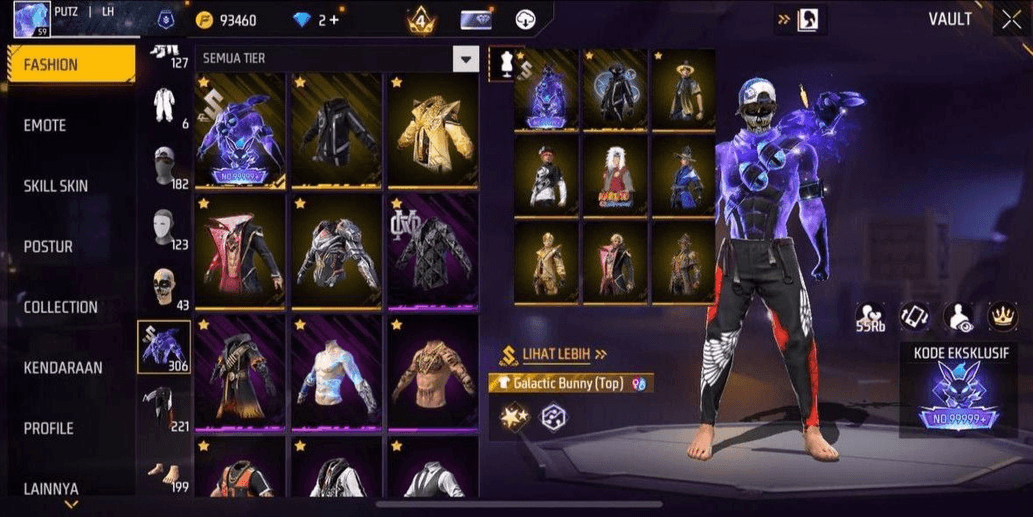Choose the straw hat outfit preset

coord(683,90)
